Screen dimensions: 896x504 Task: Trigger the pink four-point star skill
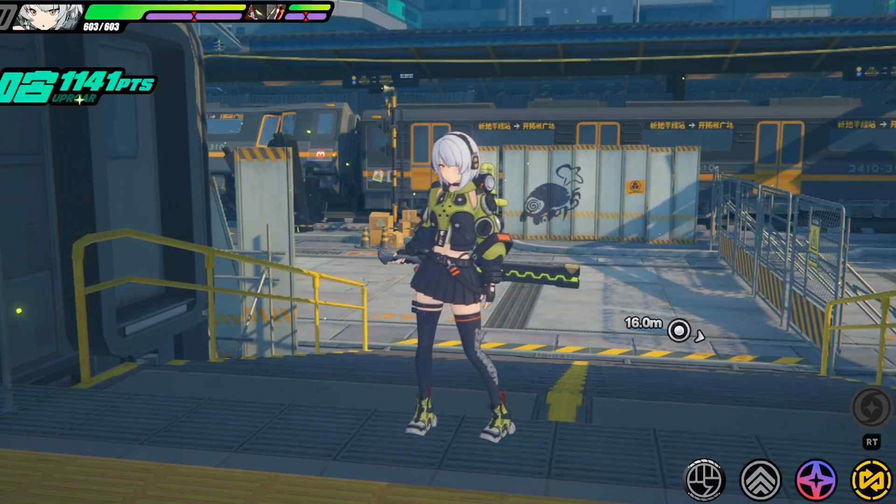[816, 481]
